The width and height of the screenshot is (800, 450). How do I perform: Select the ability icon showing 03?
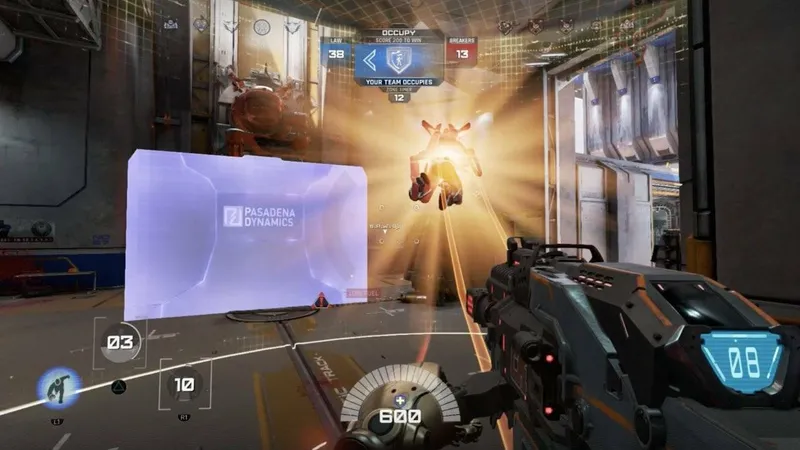(120, 343)
